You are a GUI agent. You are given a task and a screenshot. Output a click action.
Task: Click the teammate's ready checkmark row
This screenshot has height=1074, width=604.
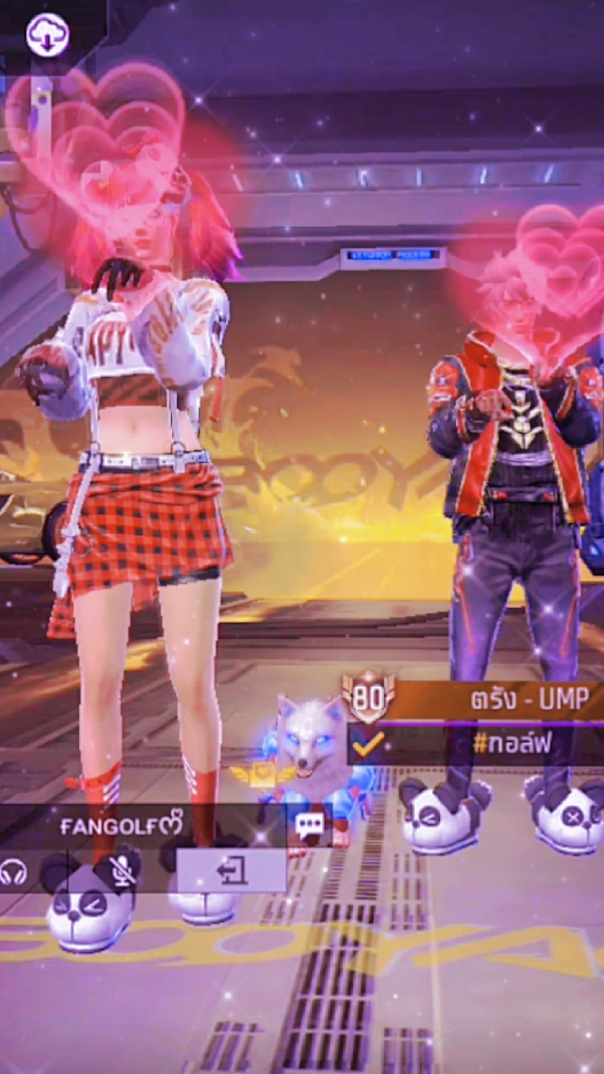click(477, 744)
